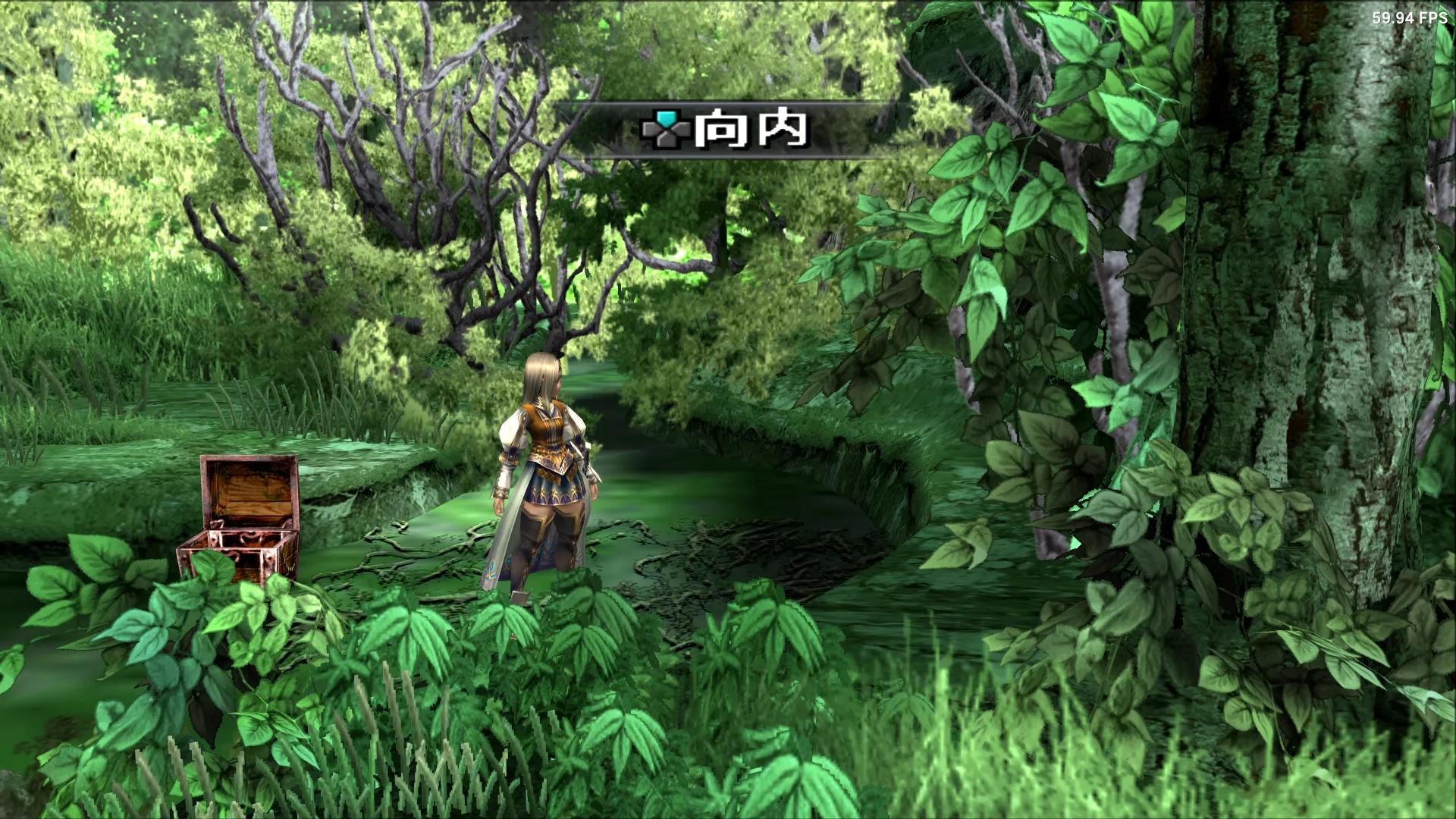This screenshot has height=819, width=1456.
Task: Click the teal up-arrow on the D-pad indicator
Action: tap(667, 118)
